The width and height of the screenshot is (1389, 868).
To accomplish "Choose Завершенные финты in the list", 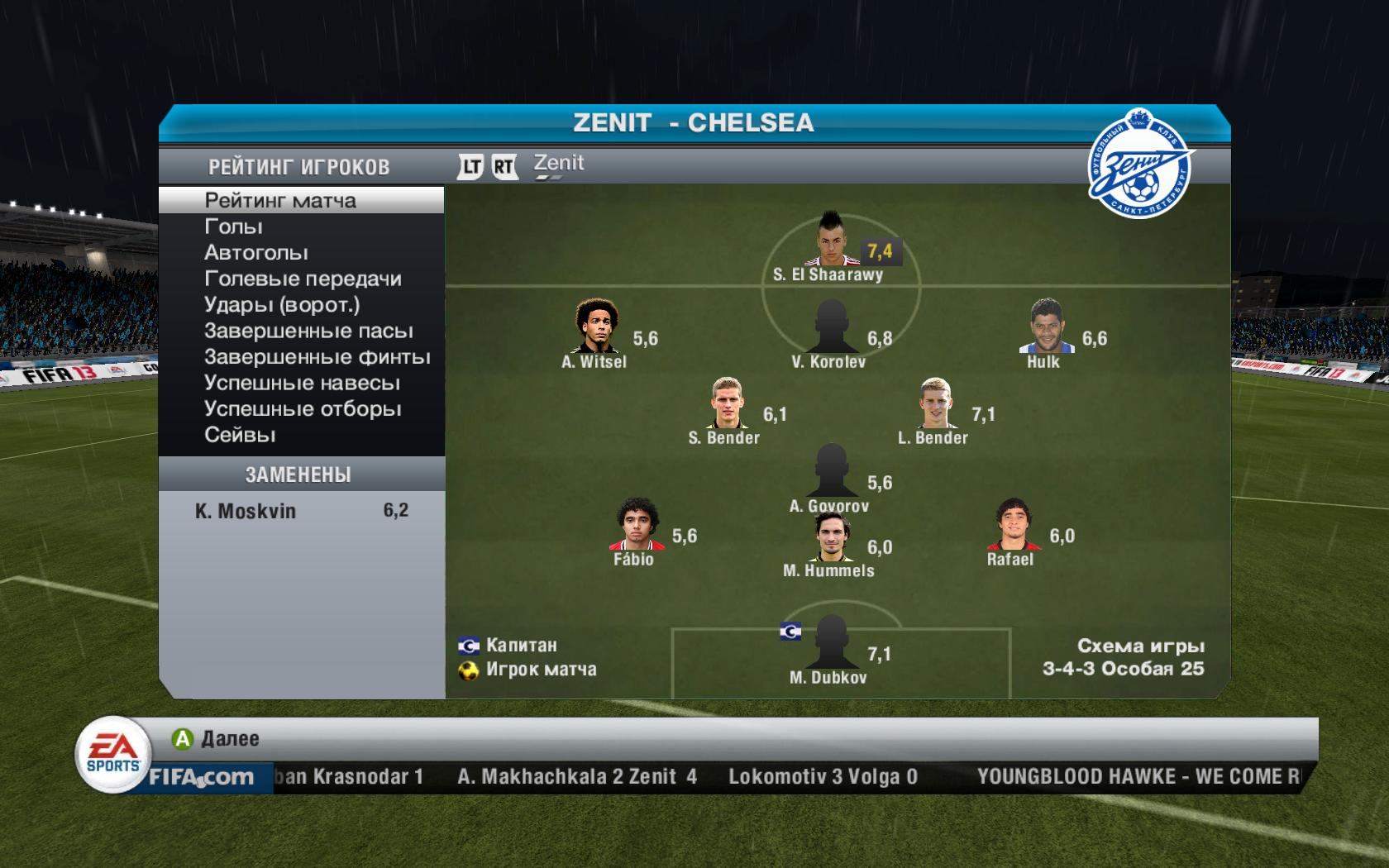I will pos(317,357).
